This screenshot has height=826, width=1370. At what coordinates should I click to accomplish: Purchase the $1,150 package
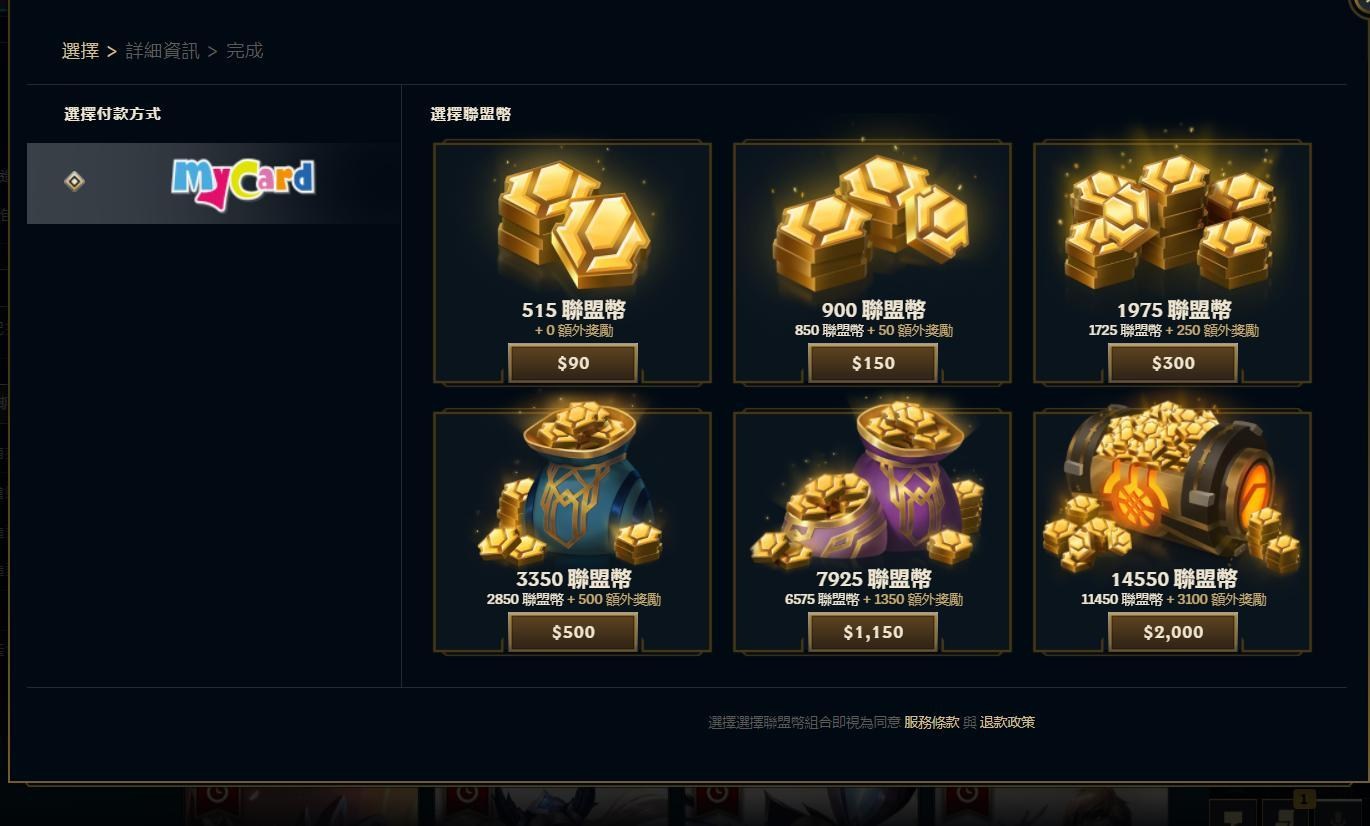pos(872,631)
